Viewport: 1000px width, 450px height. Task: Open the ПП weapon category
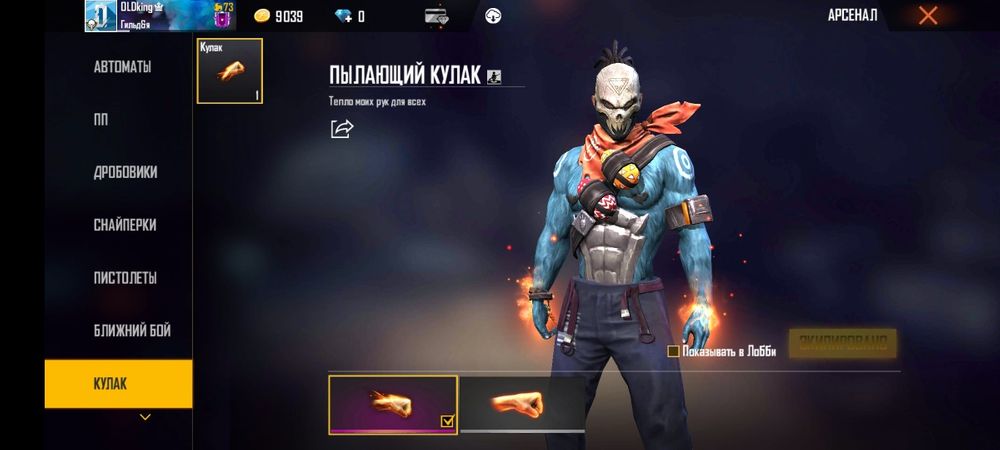tap(101, 120)
